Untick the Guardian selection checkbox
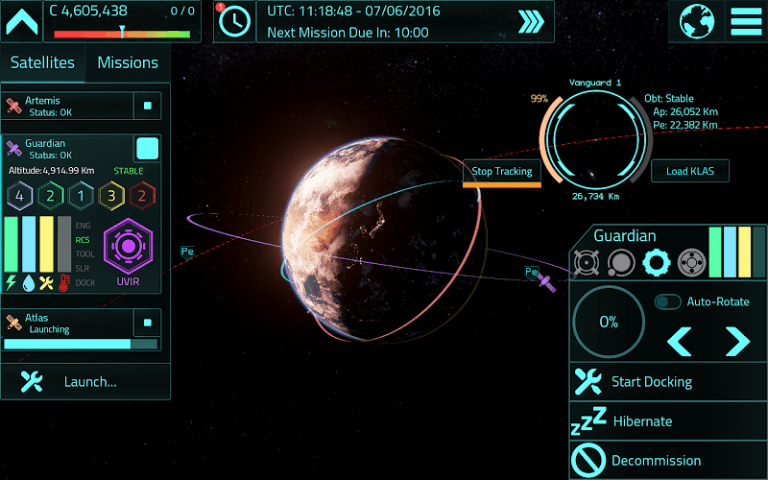This screenshot has height=480, width=768. (x=147, y=149)
